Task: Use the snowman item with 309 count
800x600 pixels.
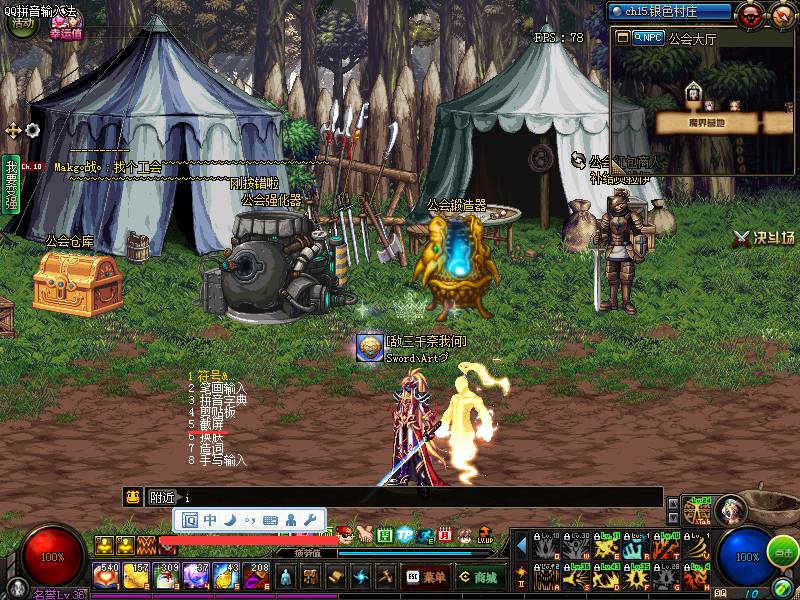Action: click(166, 577)
